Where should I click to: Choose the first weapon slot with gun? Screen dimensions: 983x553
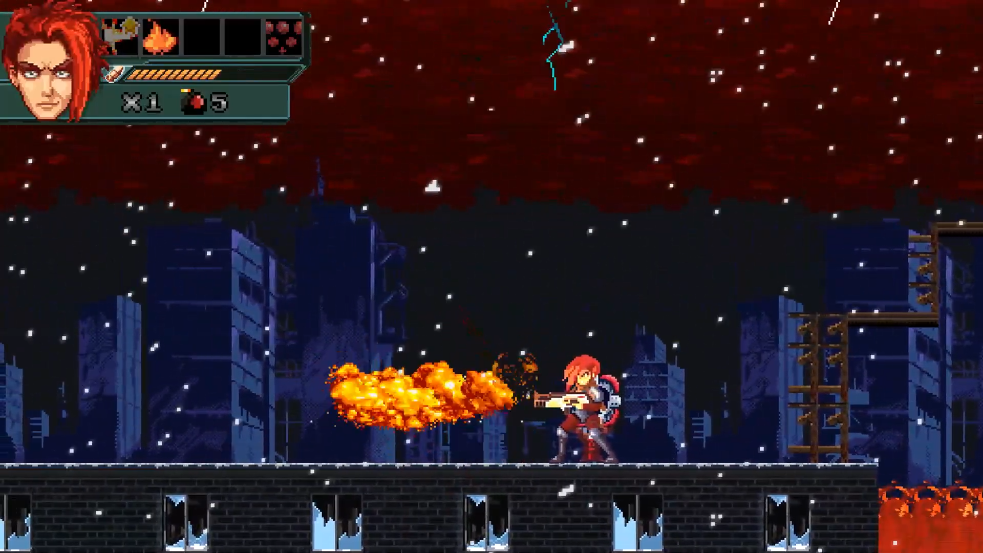[x=121, y=38]
